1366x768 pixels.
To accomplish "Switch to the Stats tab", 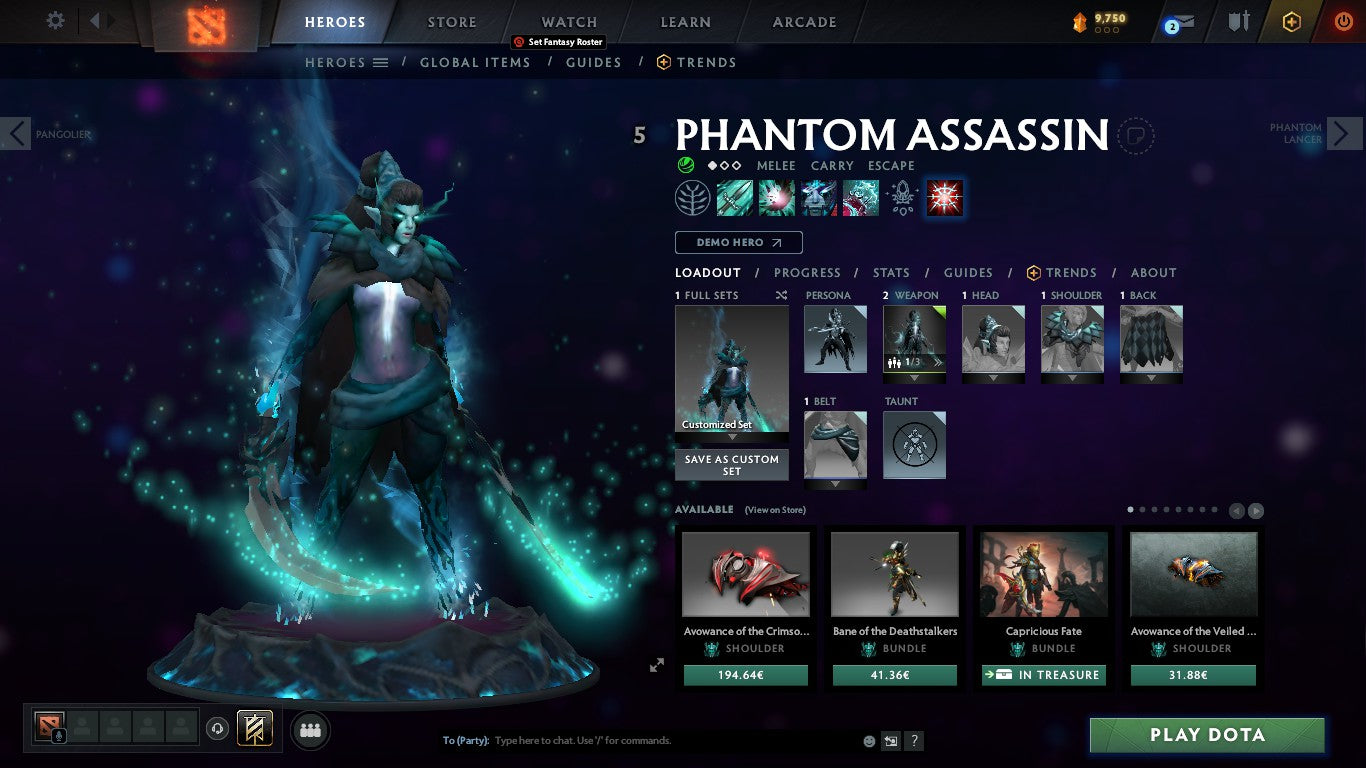I will click(890, 272).
